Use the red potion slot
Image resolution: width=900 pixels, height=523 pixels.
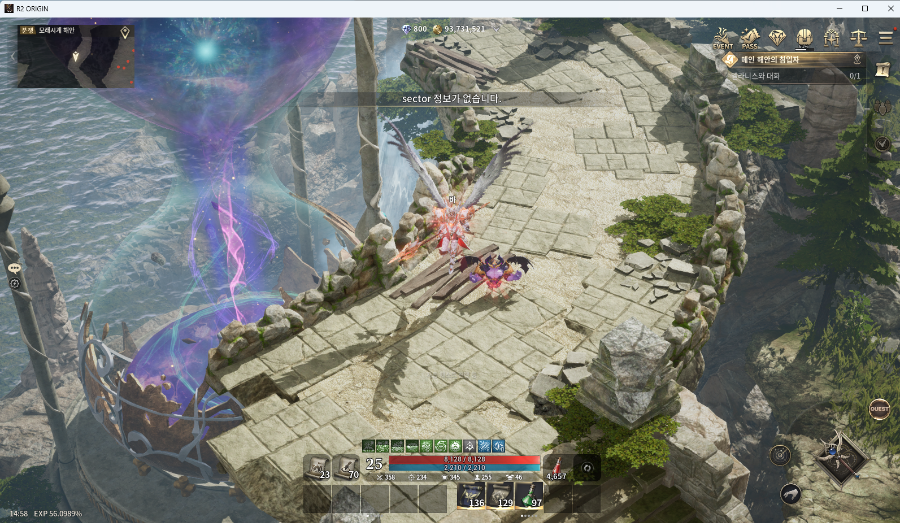[557, 467]
